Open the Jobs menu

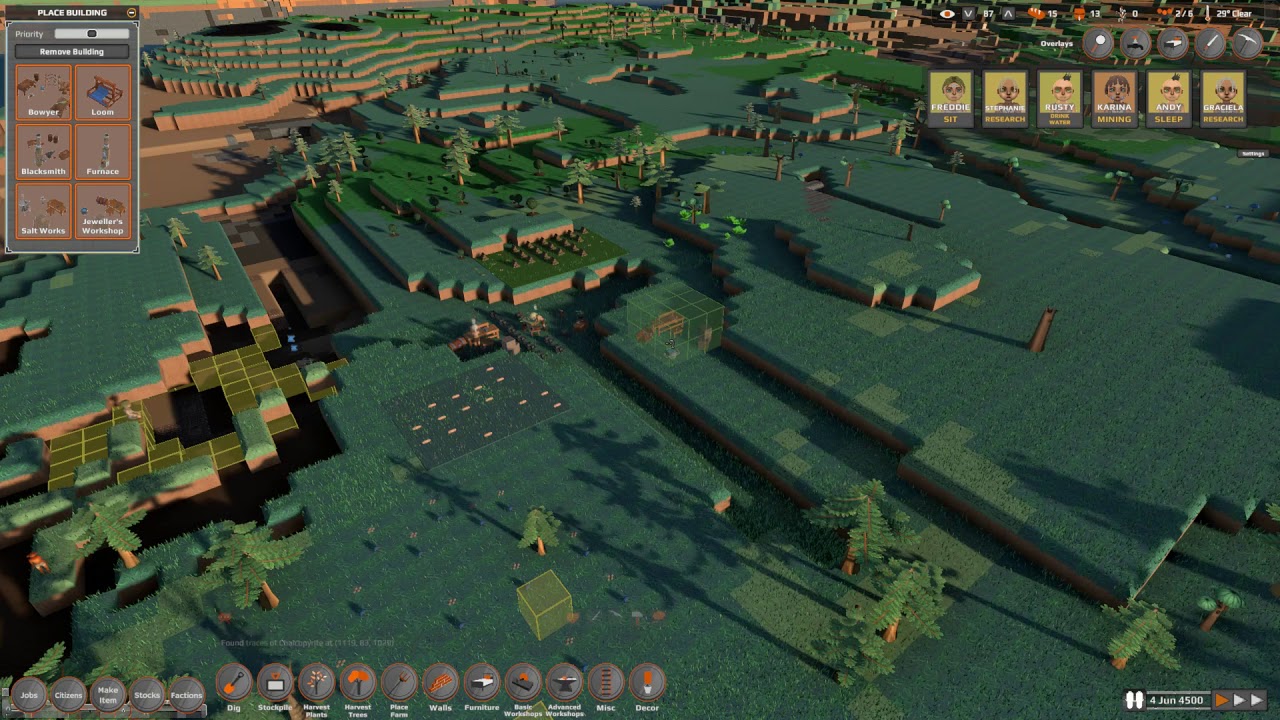[x=29, y=694]
